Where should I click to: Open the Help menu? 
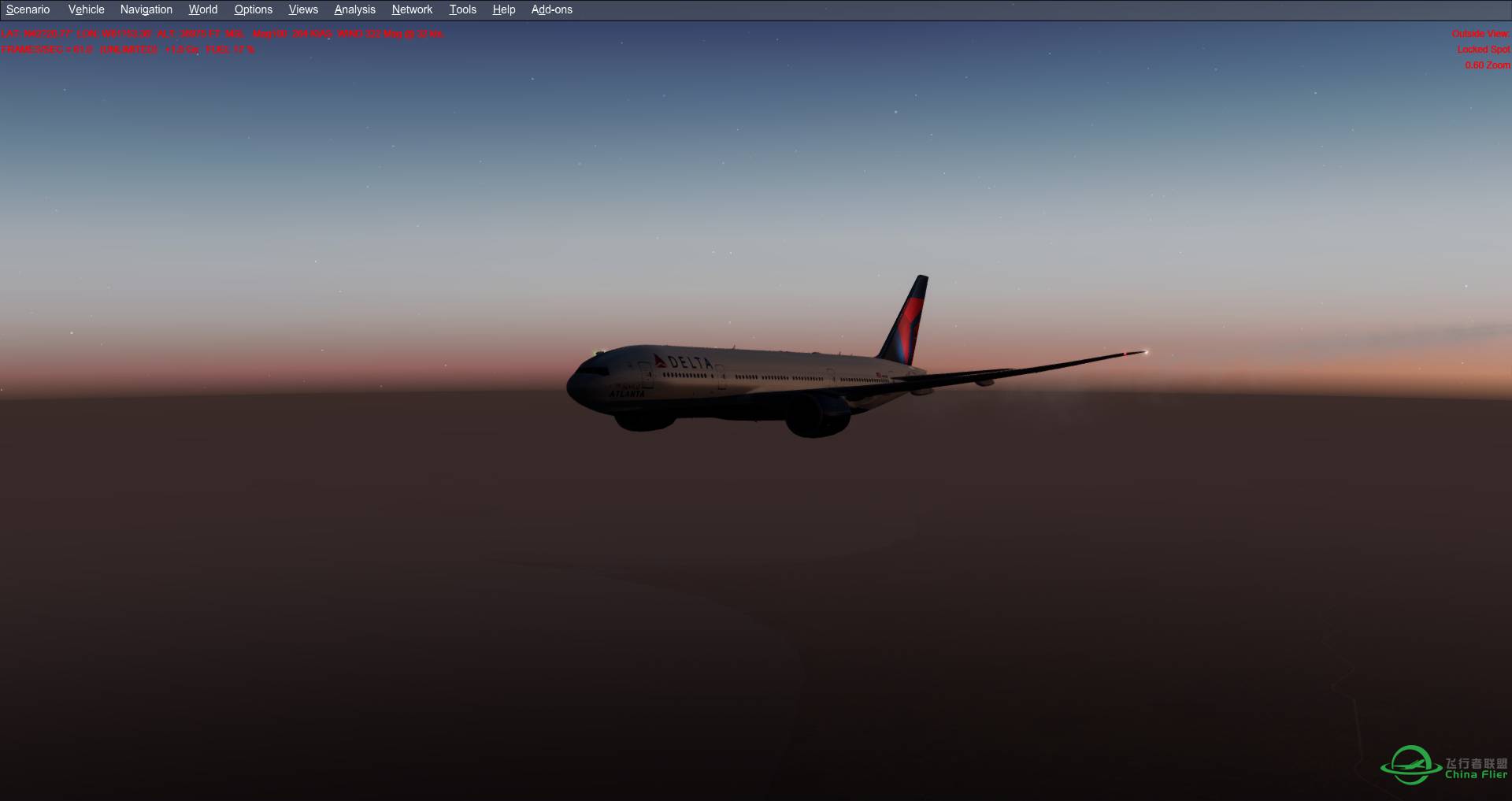click(x=502, y=9)
